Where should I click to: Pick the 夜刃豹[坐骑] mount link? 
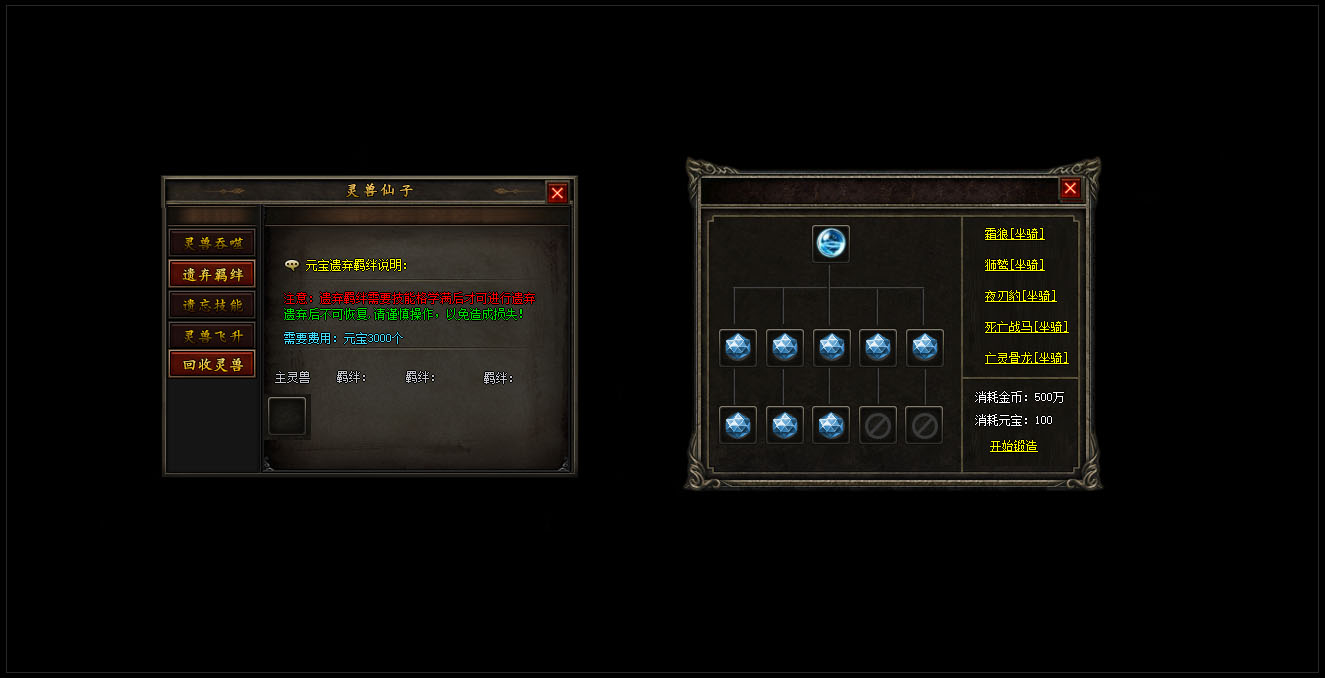pos(1020,296)
